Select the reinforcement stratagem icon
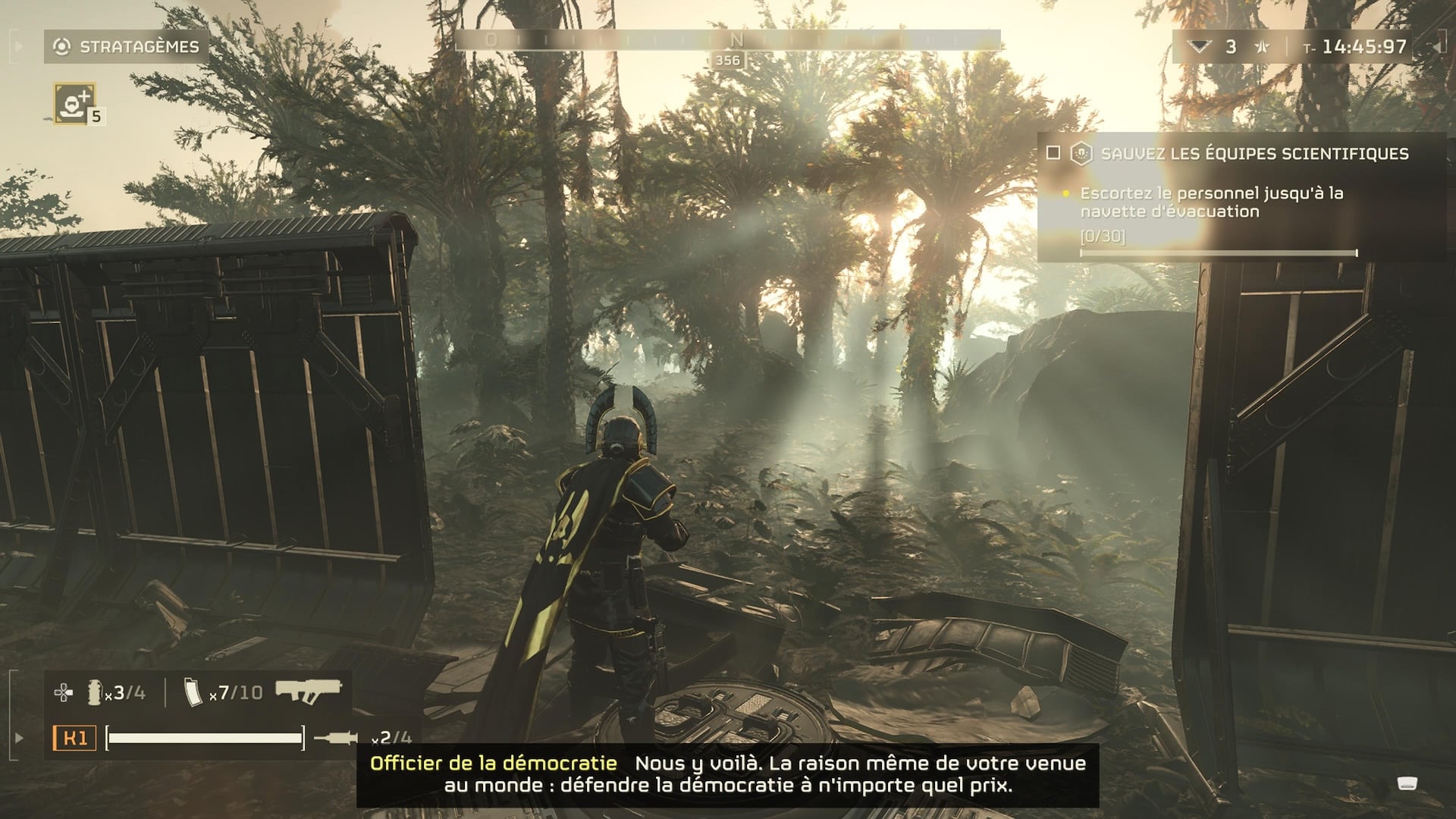This screenshot has width=1456, height=819. coord(74,102)
